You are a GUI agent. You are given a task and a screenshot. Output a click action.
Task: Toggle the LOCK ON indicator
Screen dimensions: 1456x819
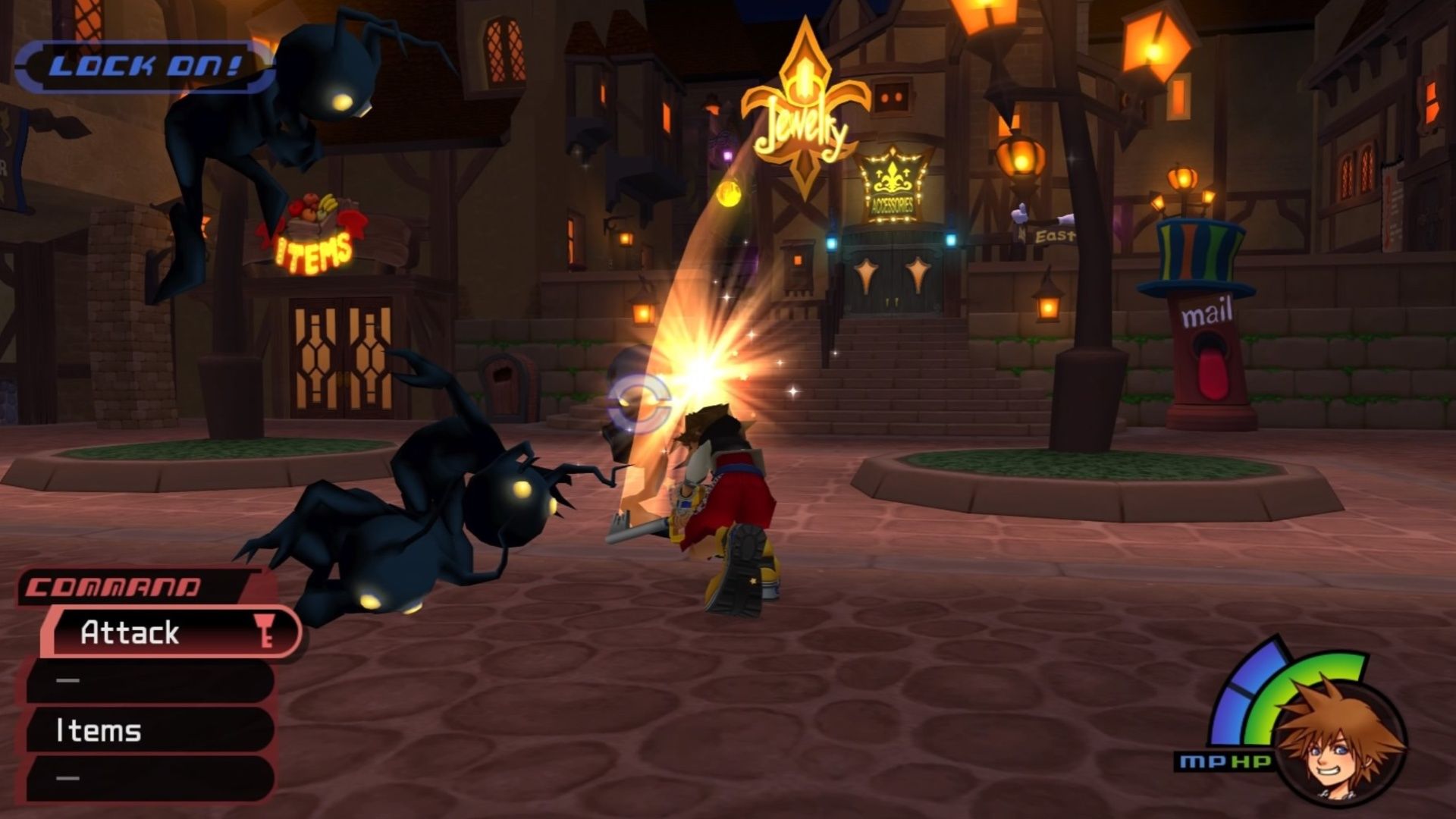[144, 64]
